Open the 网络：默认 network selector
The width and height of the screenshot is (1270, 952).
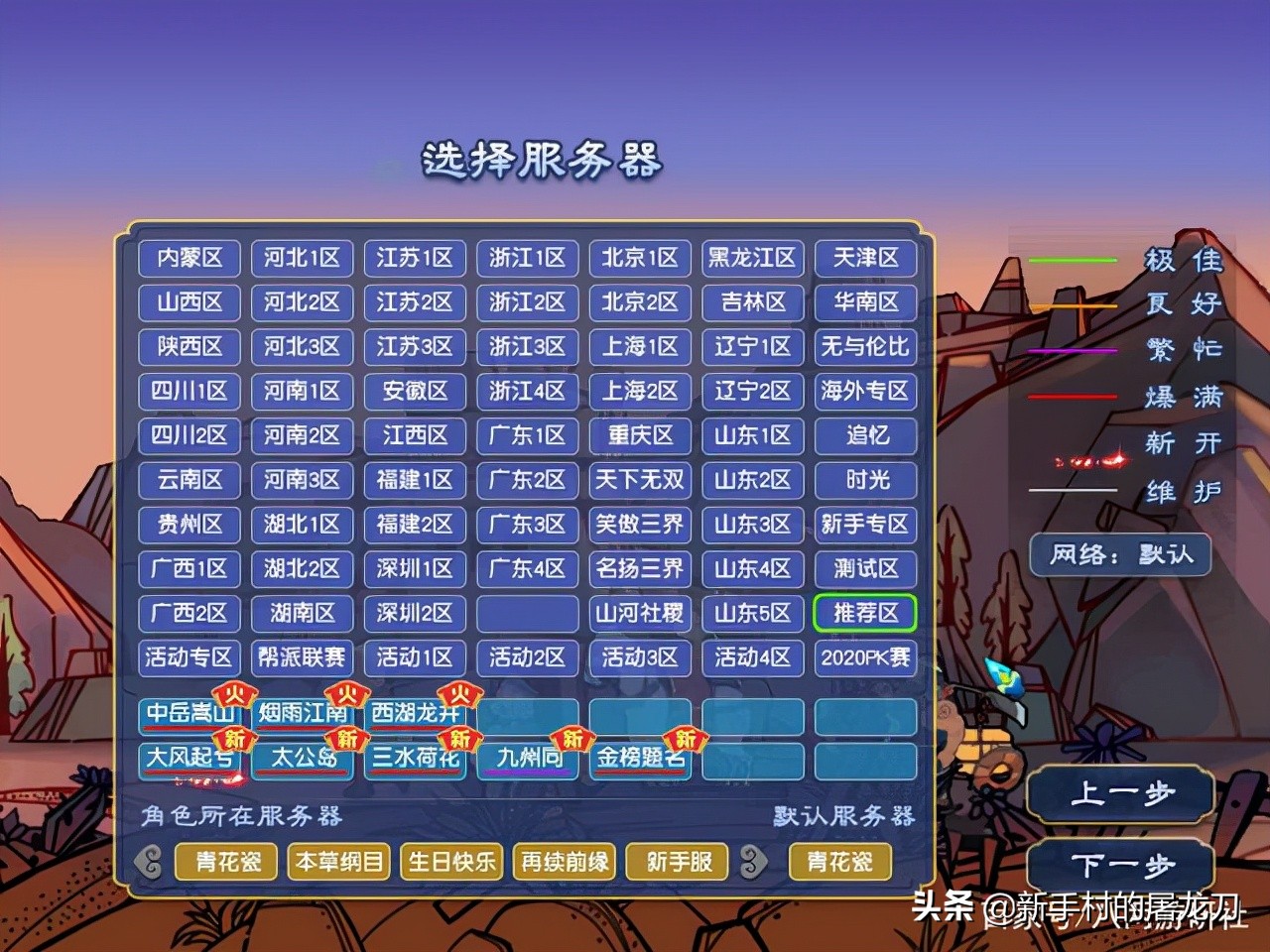1119,555
